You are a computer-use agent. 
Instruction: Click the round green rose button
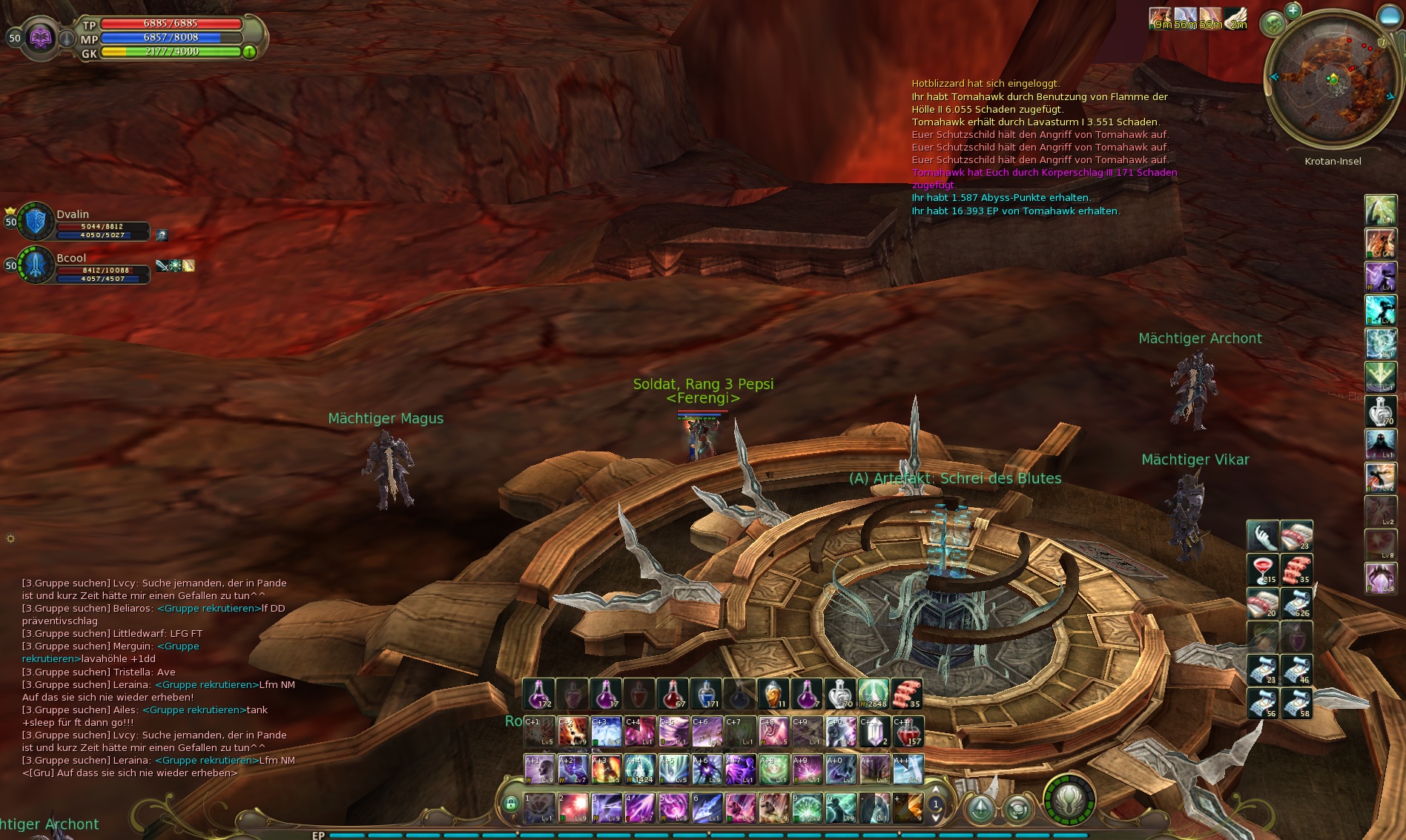coord(1017,808)
